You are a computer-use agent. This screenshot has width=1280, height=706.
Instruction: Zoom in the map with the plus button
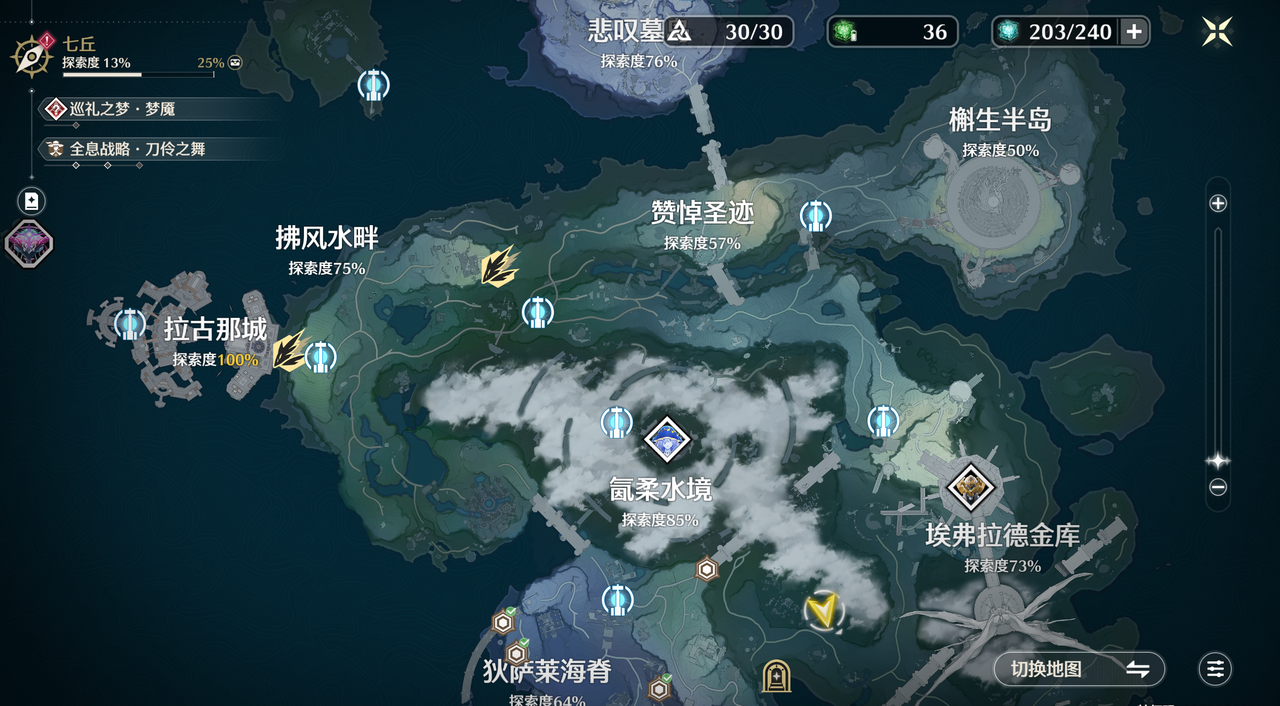(x=1218, y=203)
